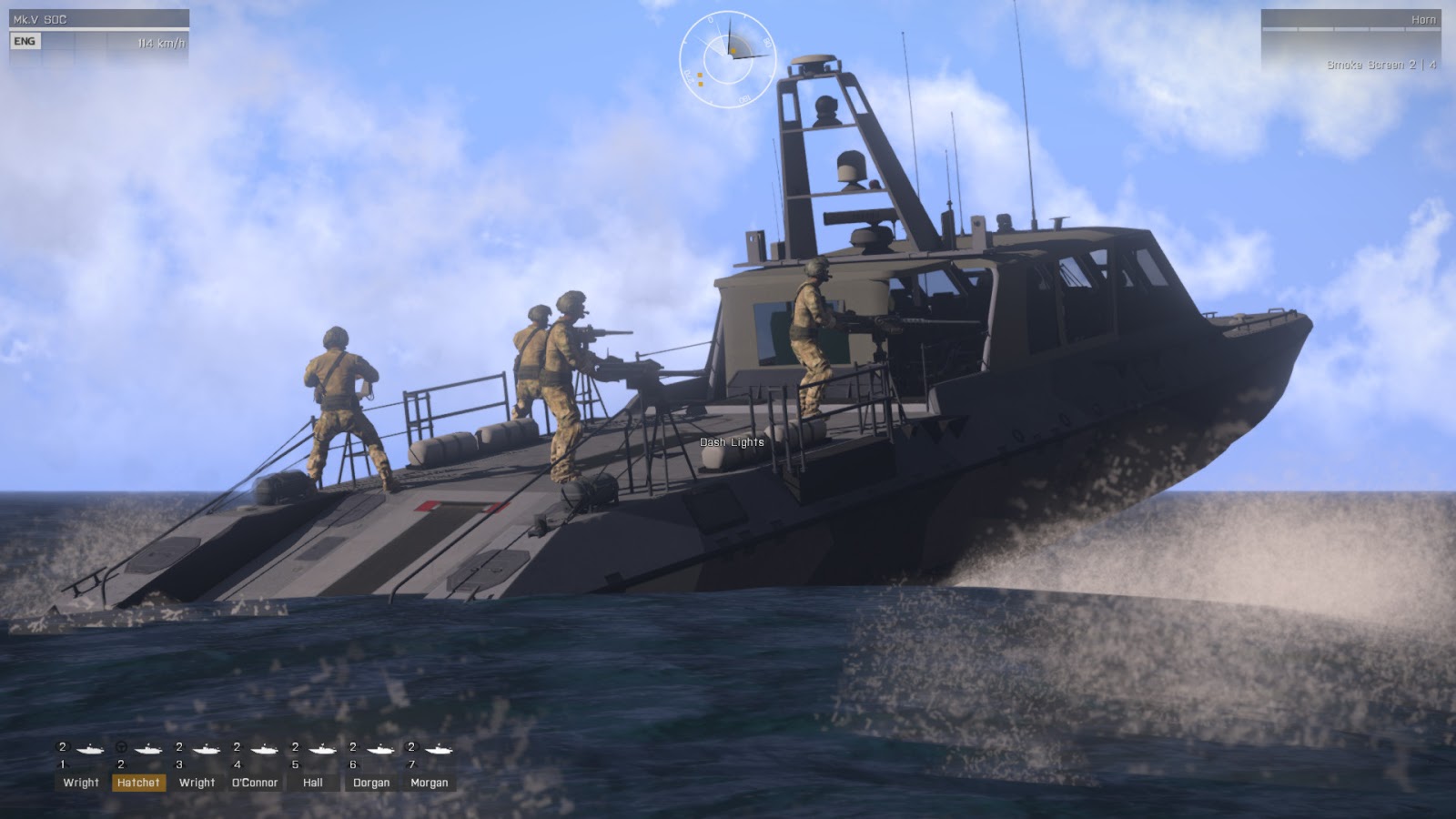Viewport: 1456px width, 819px height.
Task: Expand the action list under Horn
Action: [x=1424, y=19]
